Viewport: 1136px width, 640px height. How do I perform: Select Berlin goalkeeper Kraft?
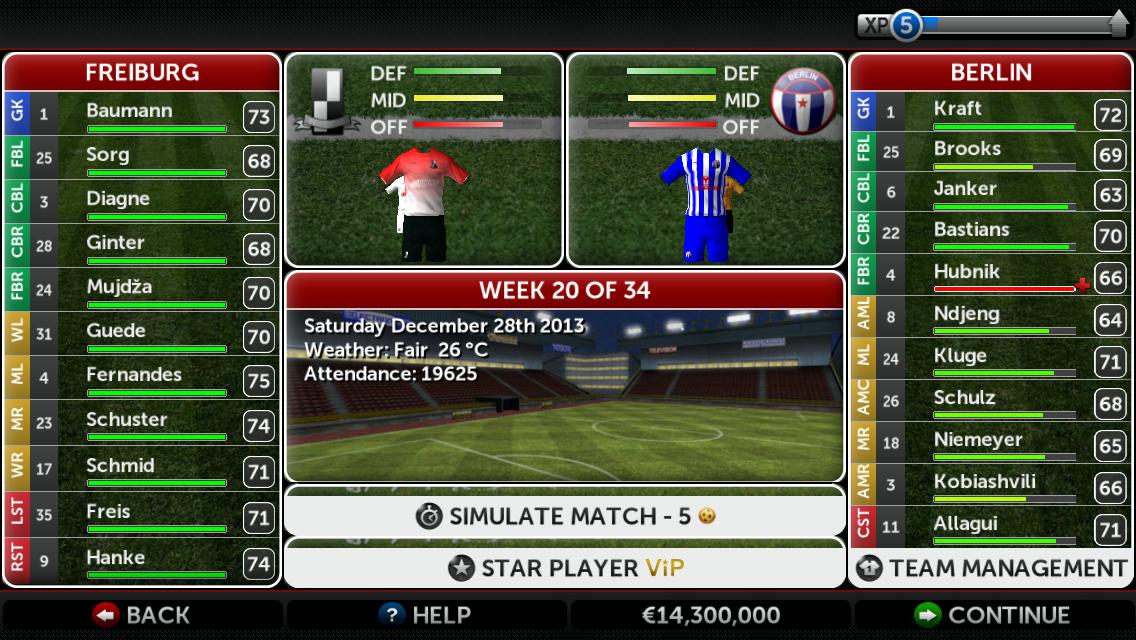[990, 112]
